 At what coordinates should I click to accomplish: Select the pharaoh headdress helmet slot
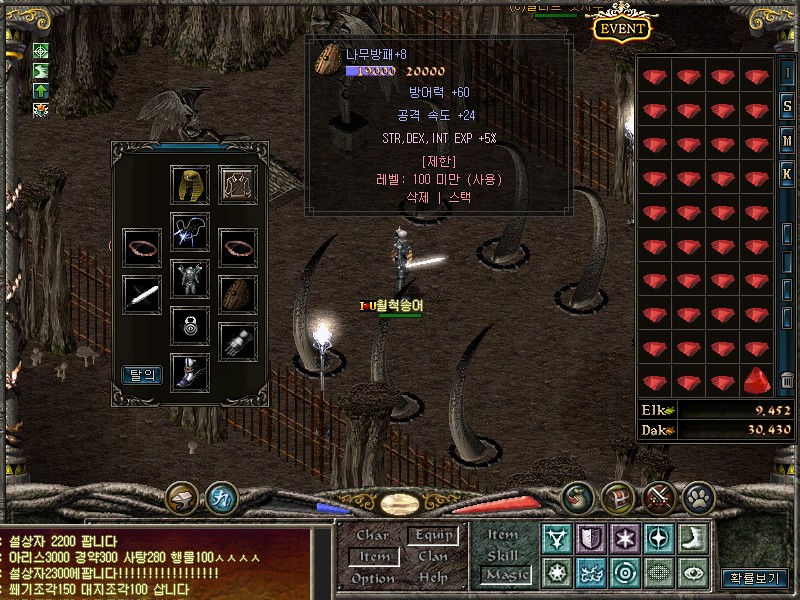tap(189, 184)
